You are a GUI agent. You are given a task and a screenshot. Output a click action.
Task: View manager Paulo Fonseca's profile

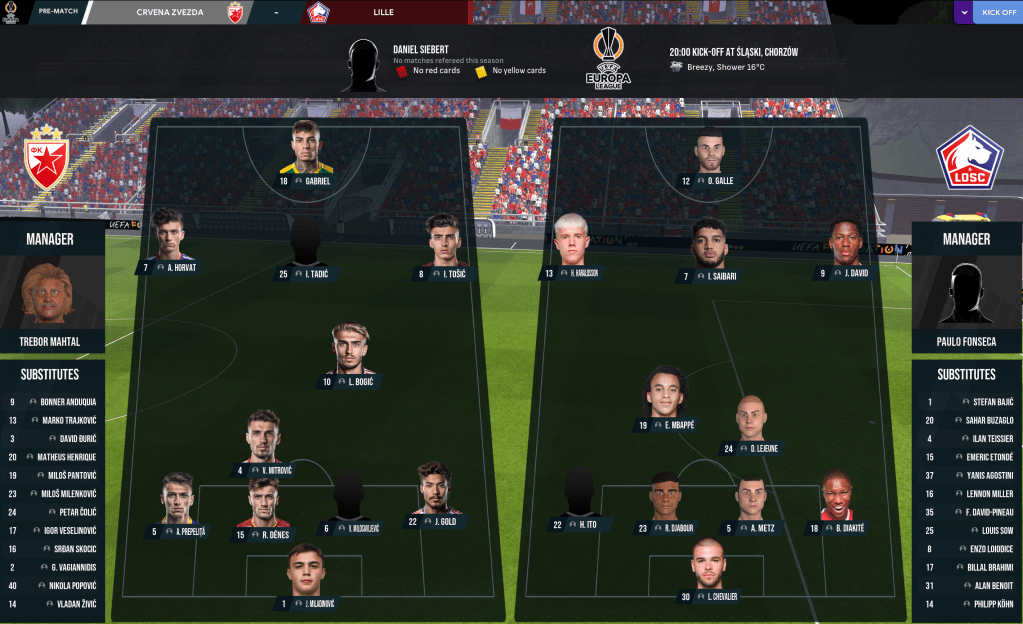966,296
